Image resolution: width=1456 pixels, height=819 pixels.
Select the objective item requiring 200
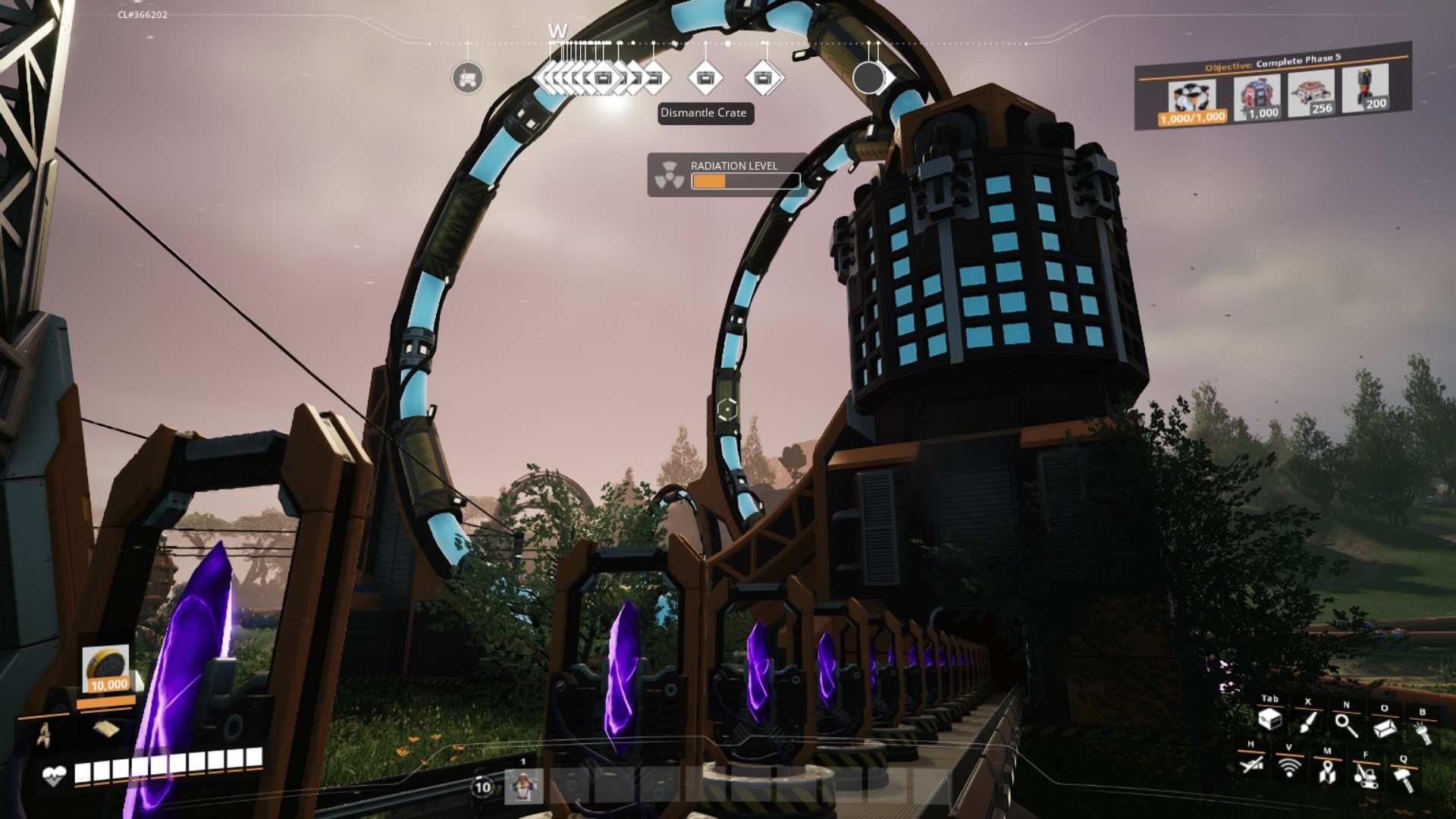1365,89
